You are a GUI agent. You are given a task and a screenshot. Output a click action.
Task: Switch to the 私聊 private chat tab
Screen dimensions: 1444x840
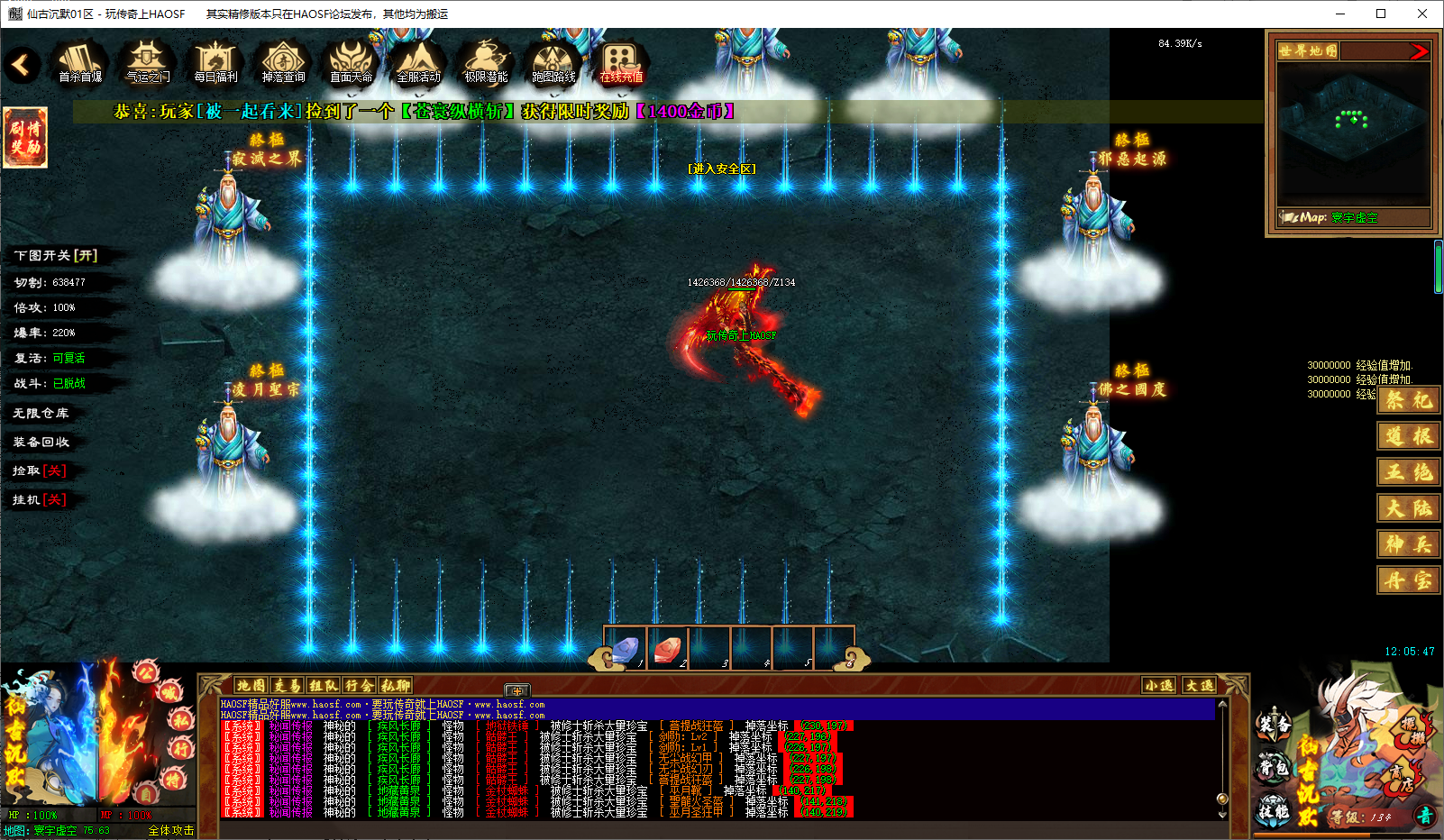coord(396,686)
